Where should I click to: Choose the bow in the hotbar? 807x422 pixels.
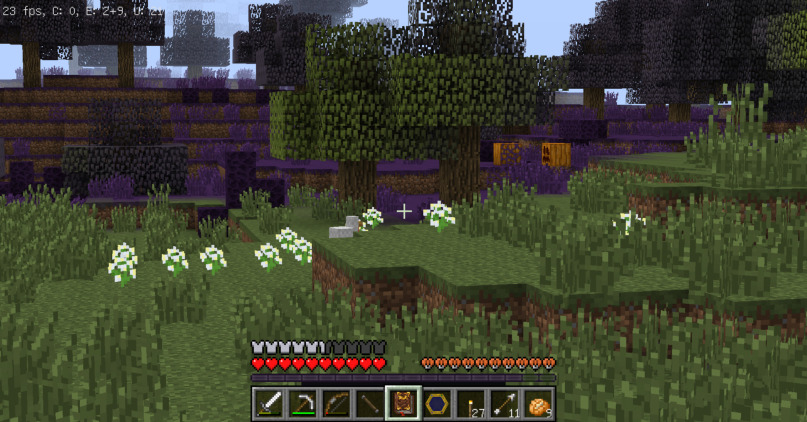(x=336, y=404)
